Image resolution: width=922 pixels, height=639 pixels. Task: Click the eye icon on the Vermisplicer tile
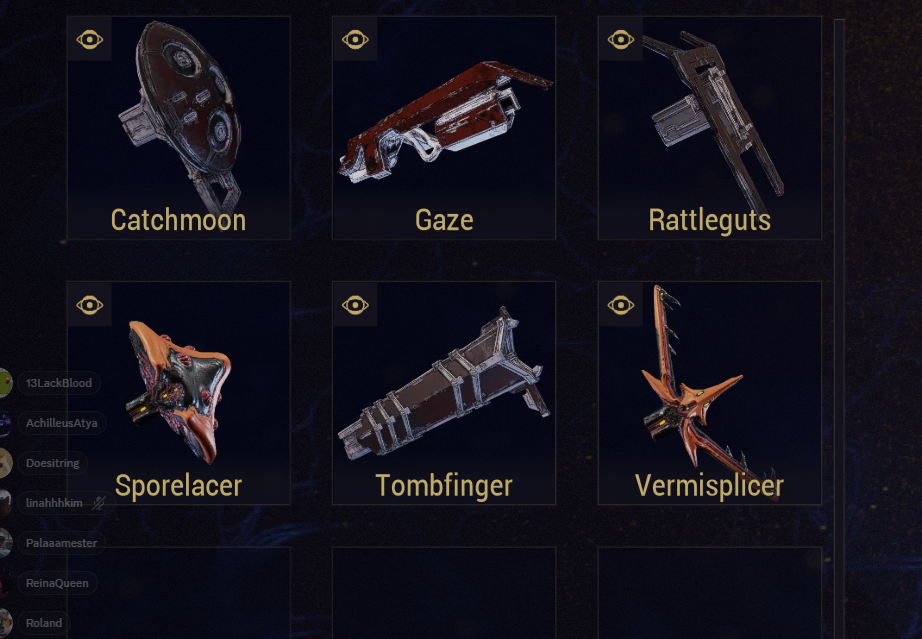pos(621,304)
